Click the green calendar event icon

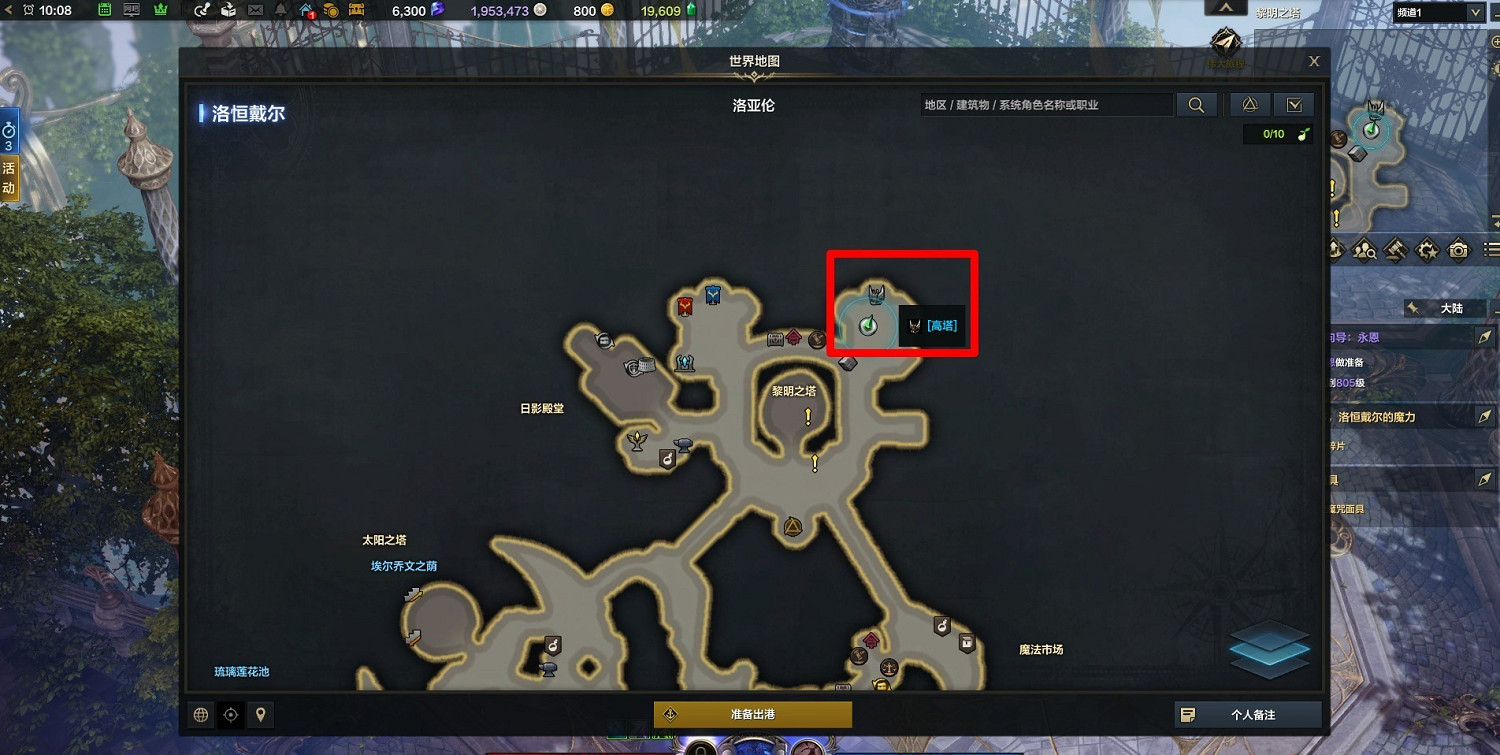tap(103, 10)
